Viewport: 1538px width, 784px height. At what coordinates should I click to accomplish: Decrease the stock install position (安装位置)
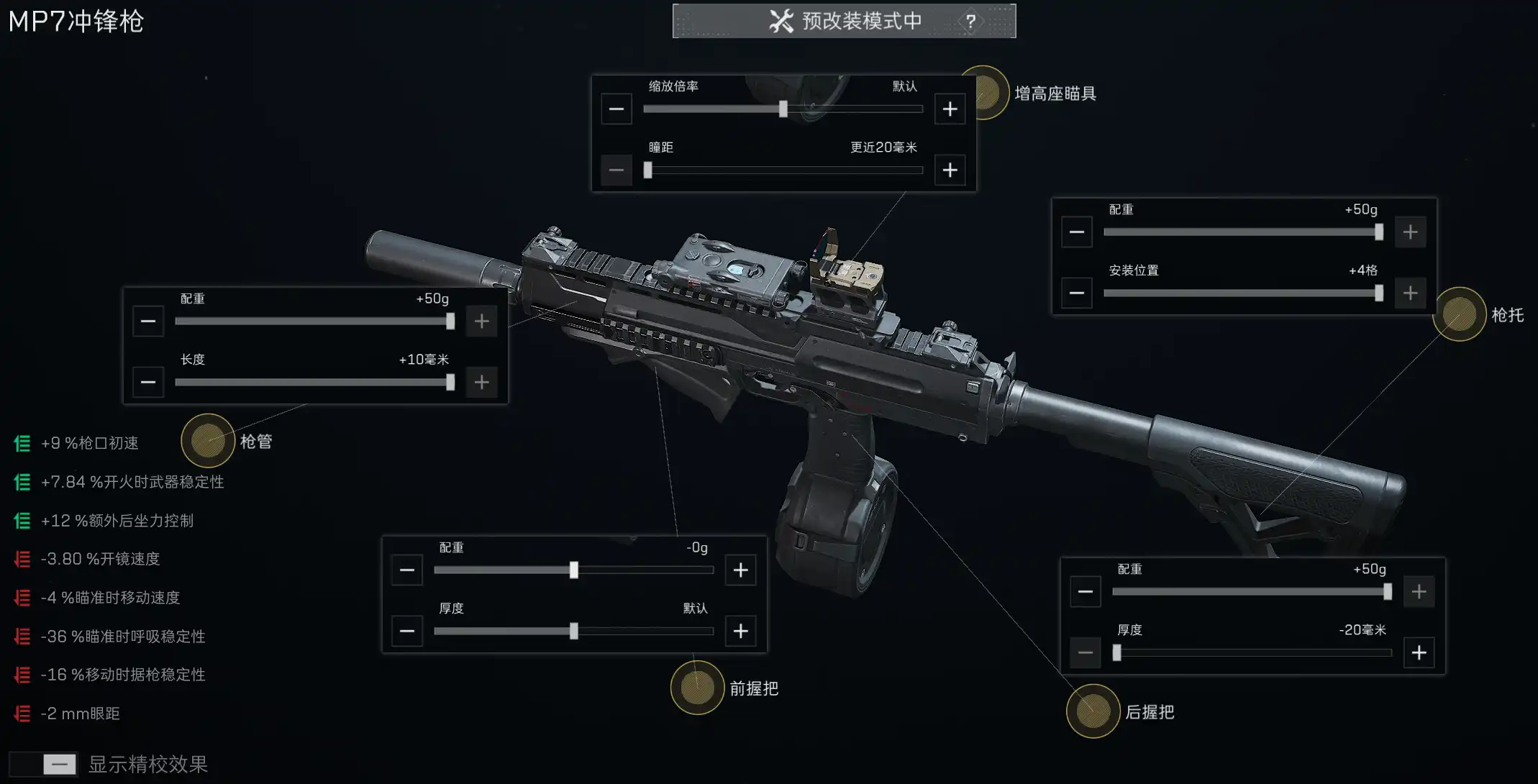click(1077, 293)
